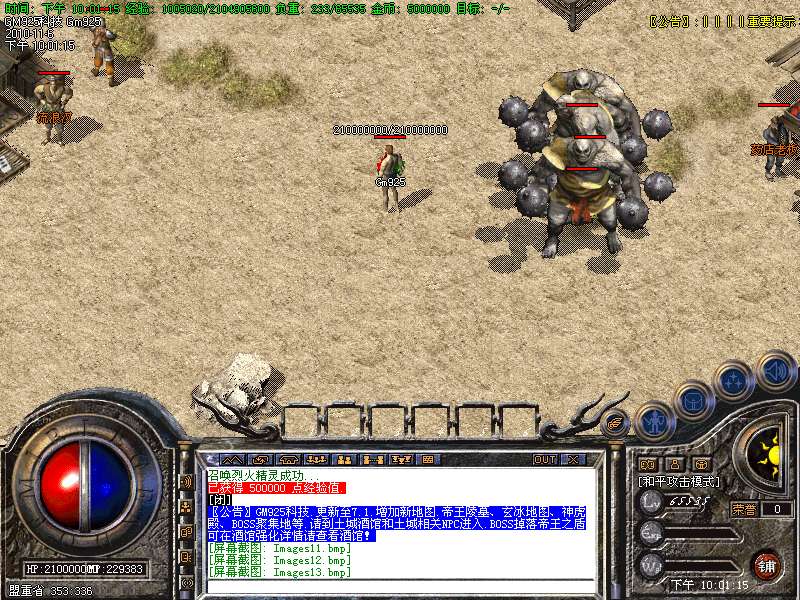800x600 pixels.
Task: Click the OUT button above chat
Action: pos(544,459)
